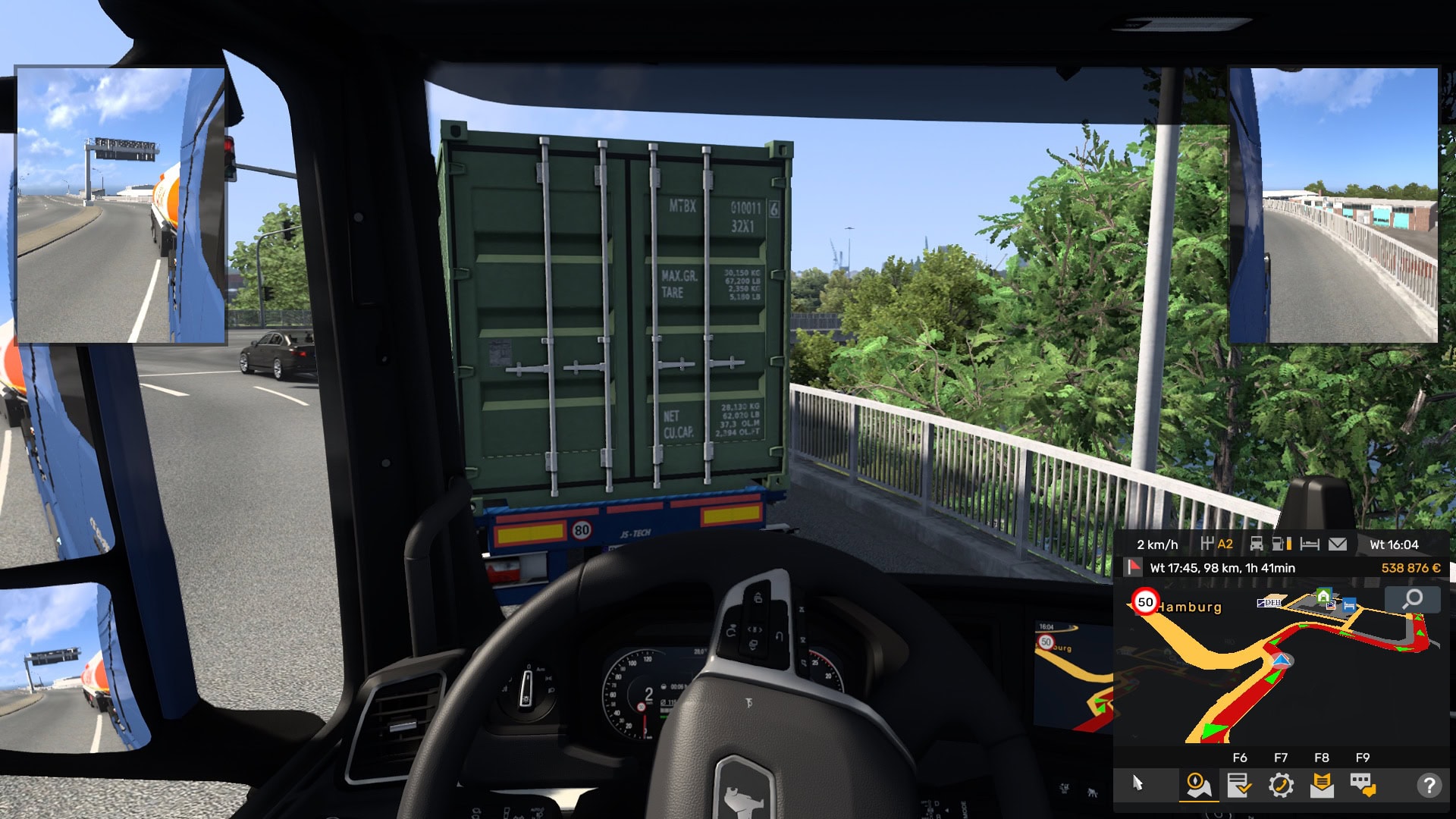Click the yellow fuel level bar
The image size is (1456, 819).
1291,543
